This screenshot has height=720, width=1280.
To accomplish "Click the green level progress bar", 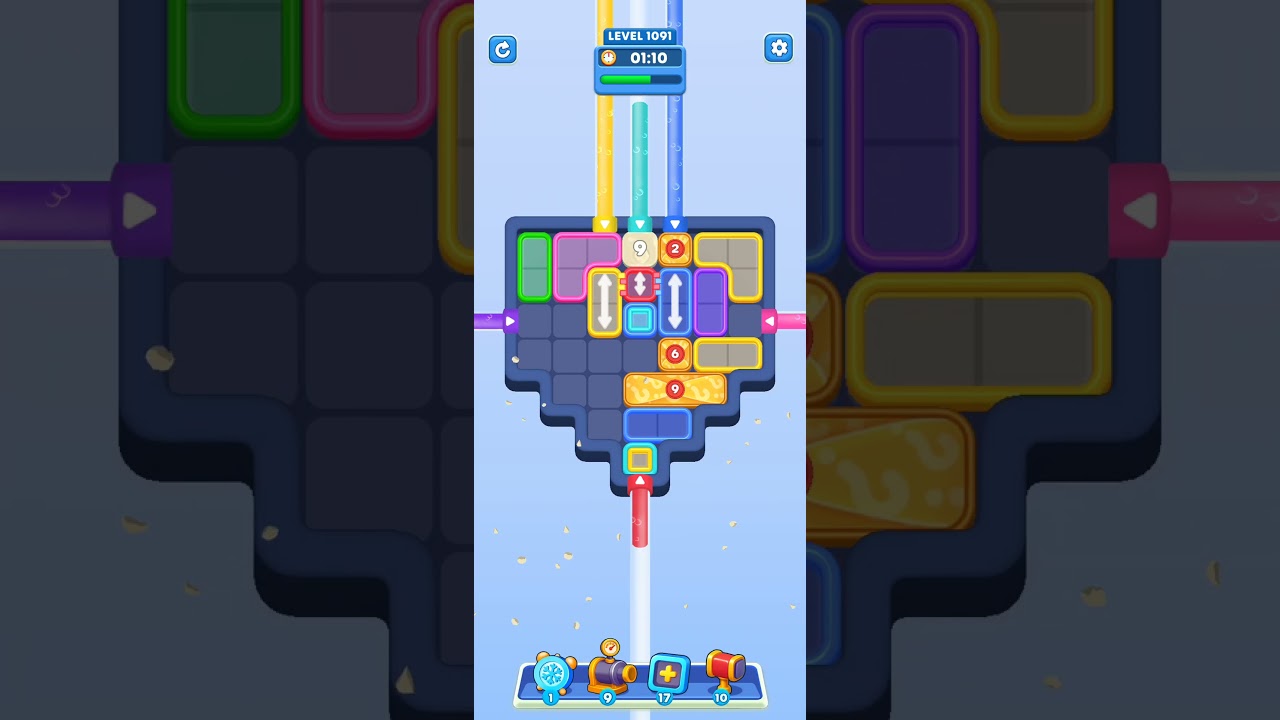I will (640, 79).
